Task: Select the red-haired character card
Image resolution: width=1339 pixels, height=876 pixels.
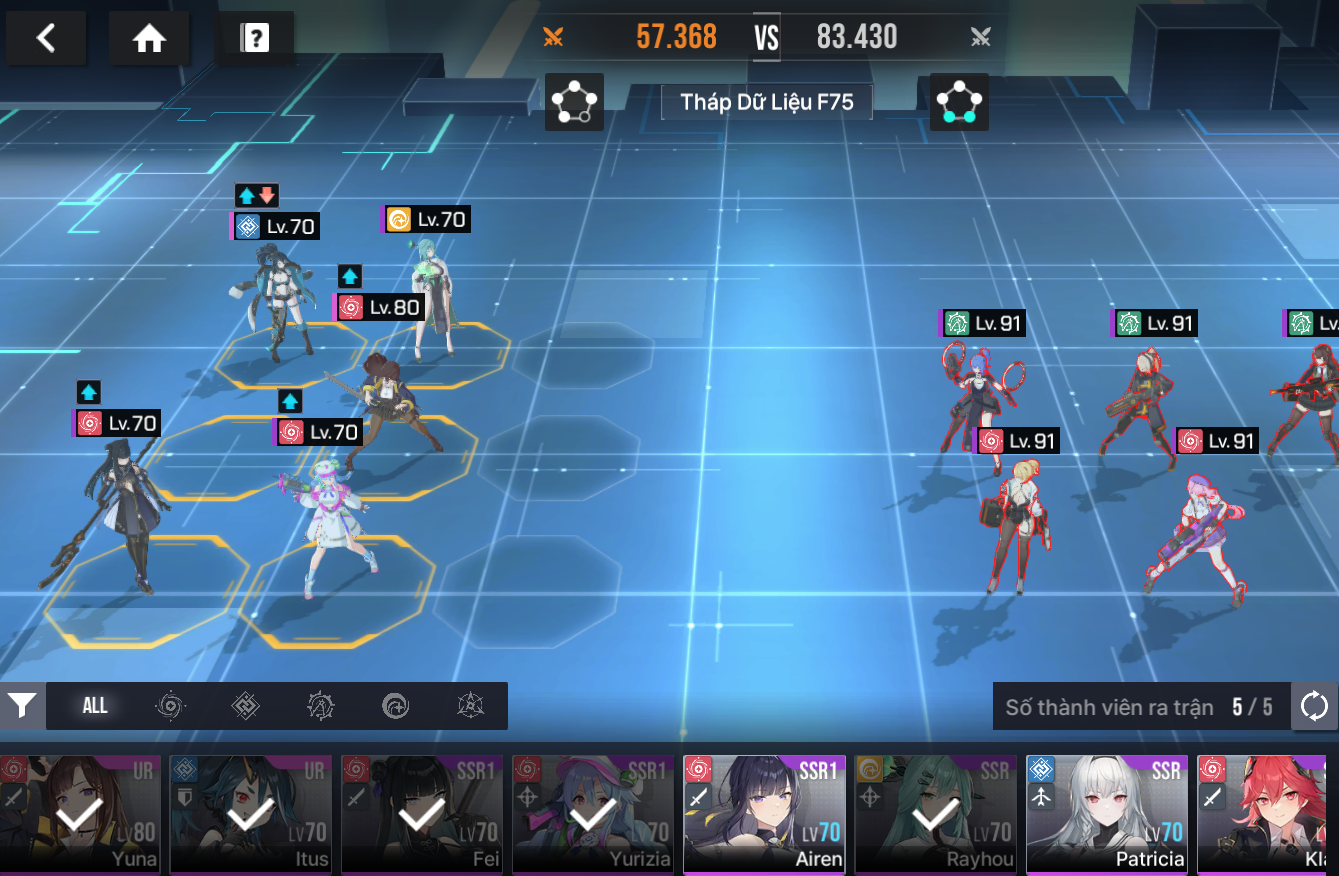Action: 1268,814
